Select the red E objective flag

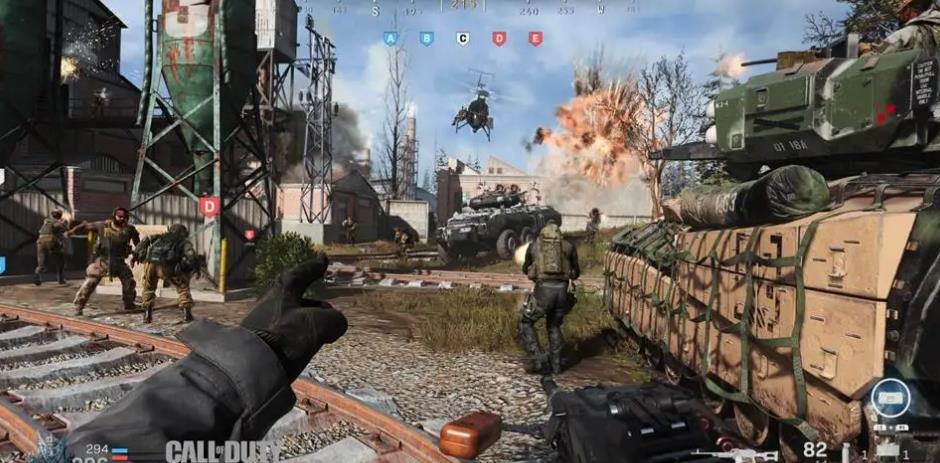(535, 38)
